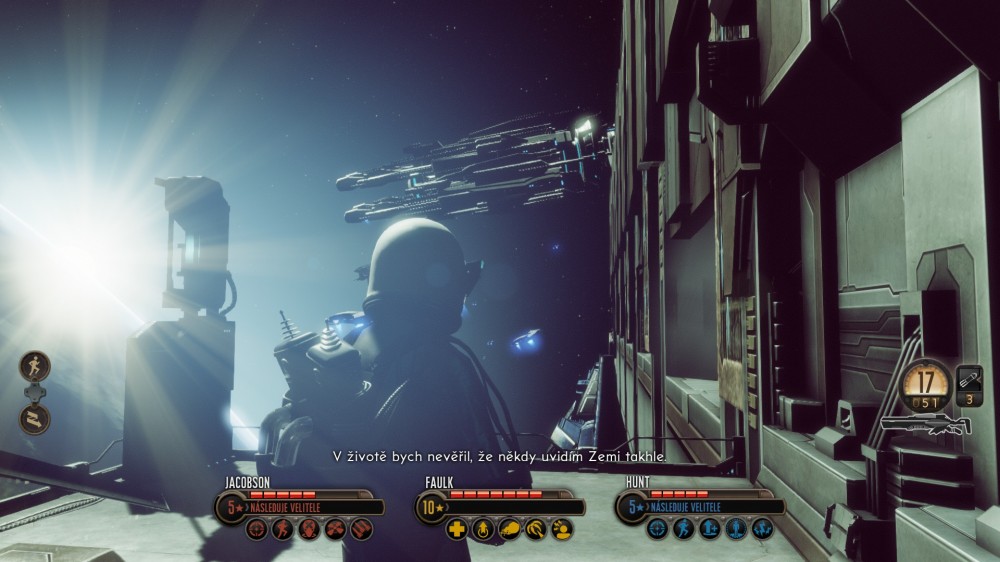
Task: Click the equipped rifle weapon icon
Action: pyautogui.click(x=925, y=427)
